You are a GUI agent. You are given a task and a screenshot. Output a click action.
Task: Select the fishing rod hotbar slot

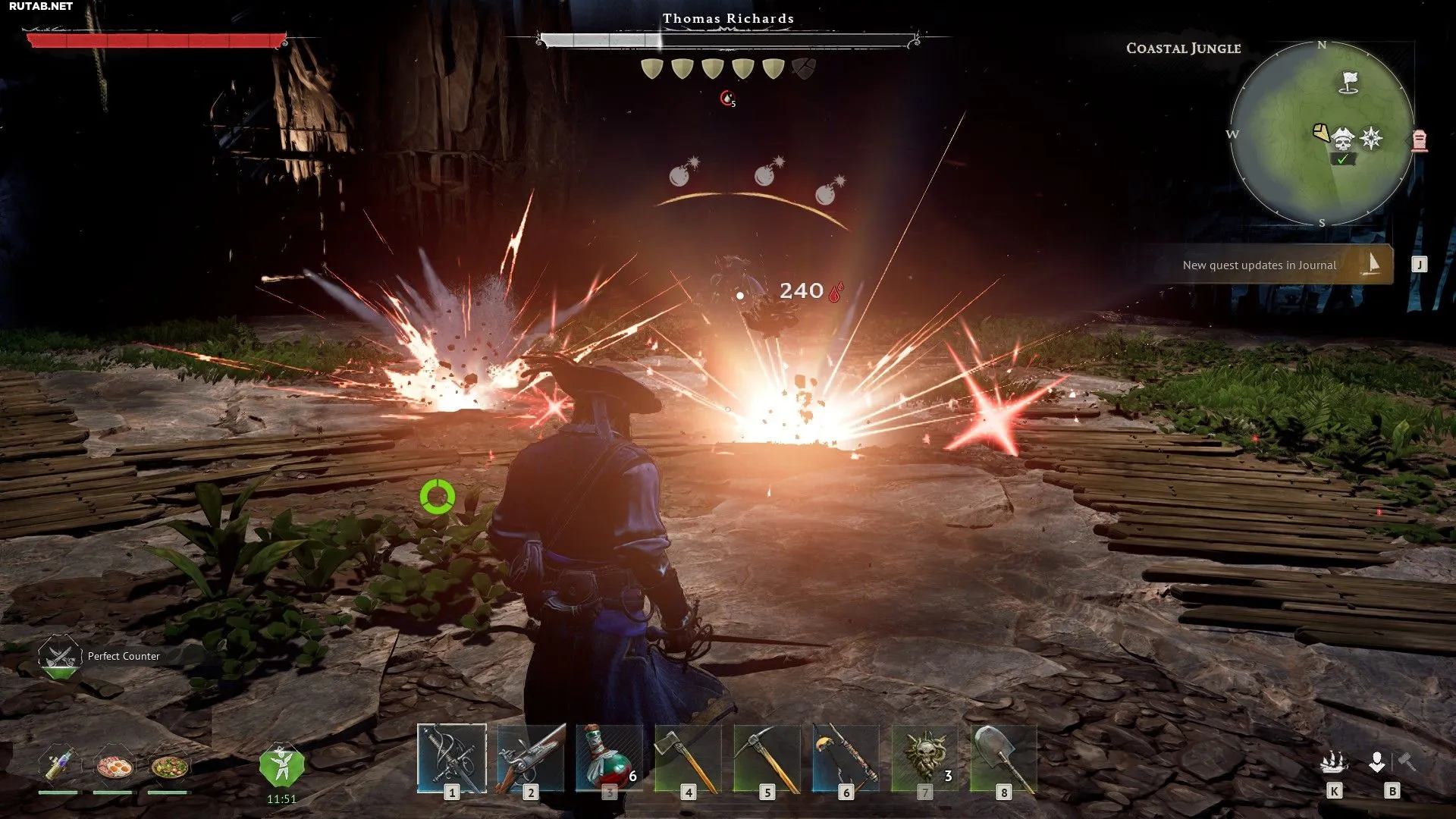846,758
